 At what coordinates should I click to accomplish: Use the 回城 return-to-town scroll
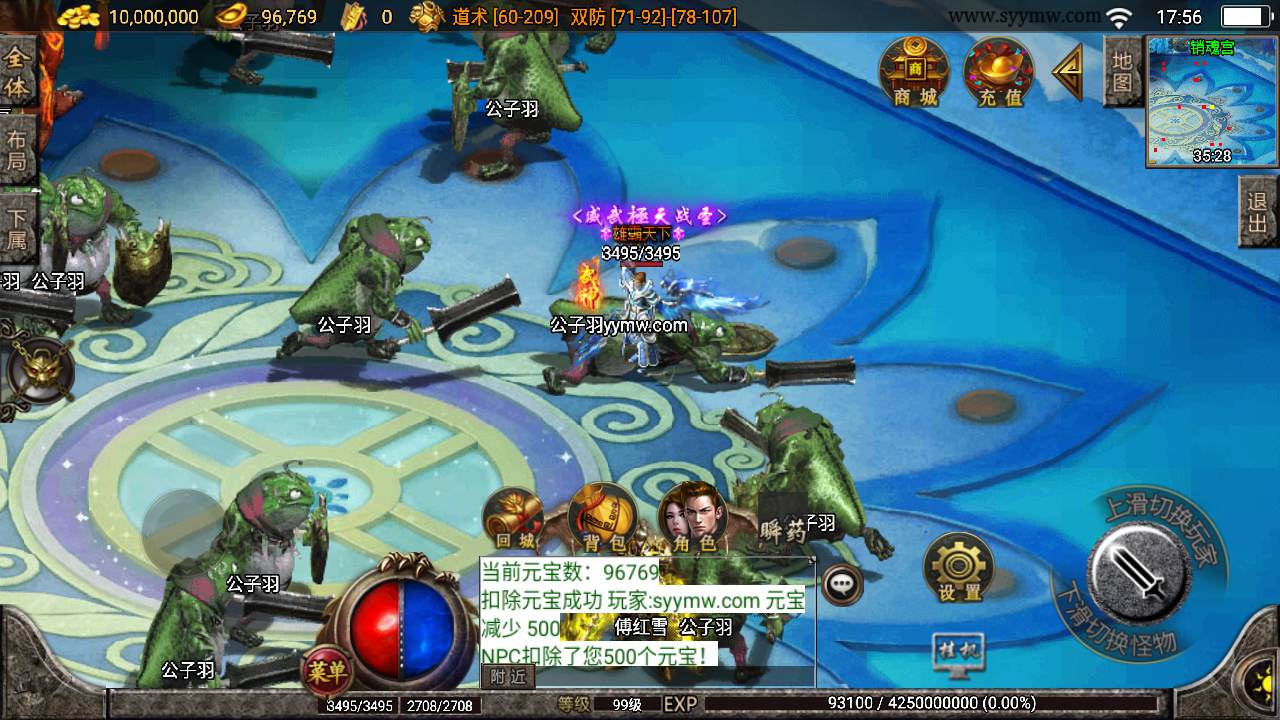(x=514, y=520)
